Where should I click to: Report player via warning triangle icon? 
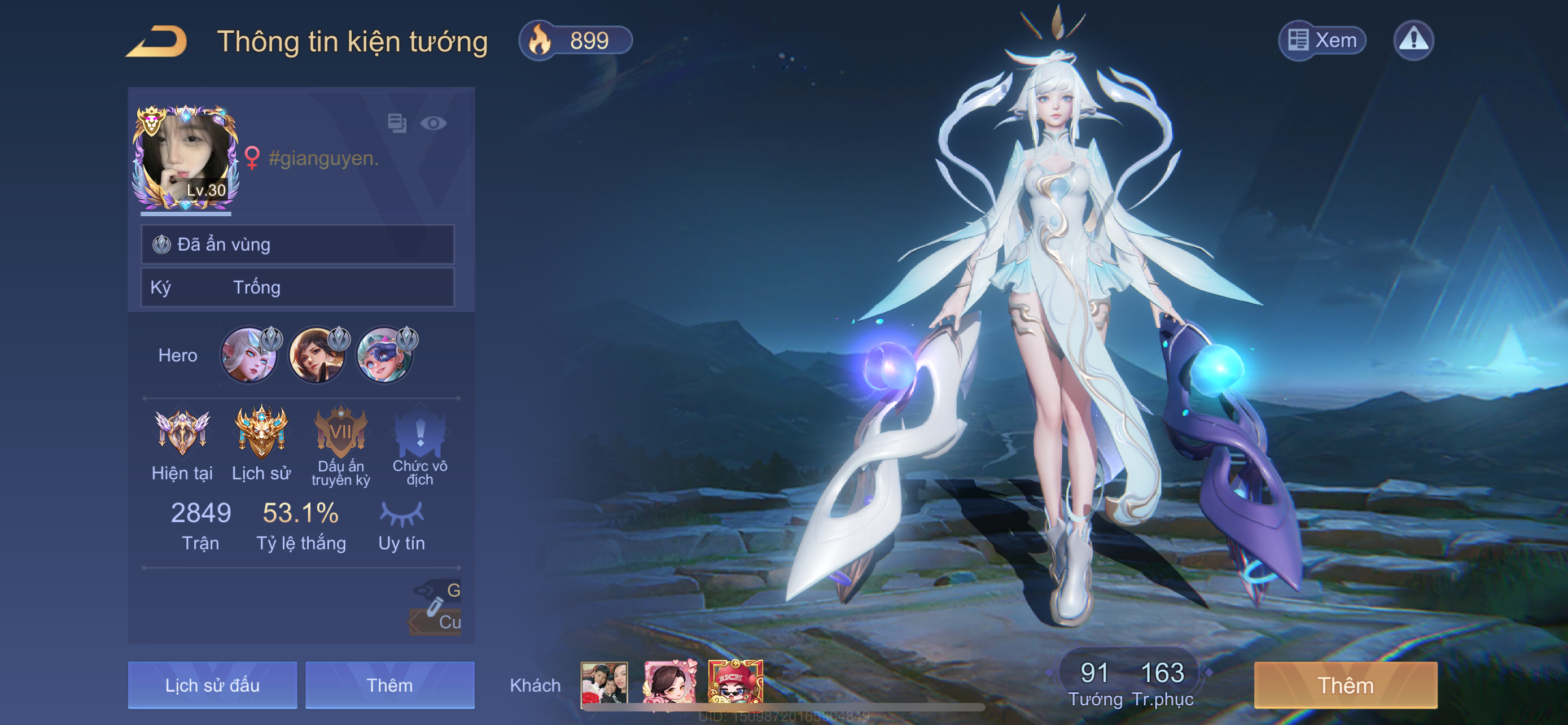pyautogui.click(x=1413, y=41)
